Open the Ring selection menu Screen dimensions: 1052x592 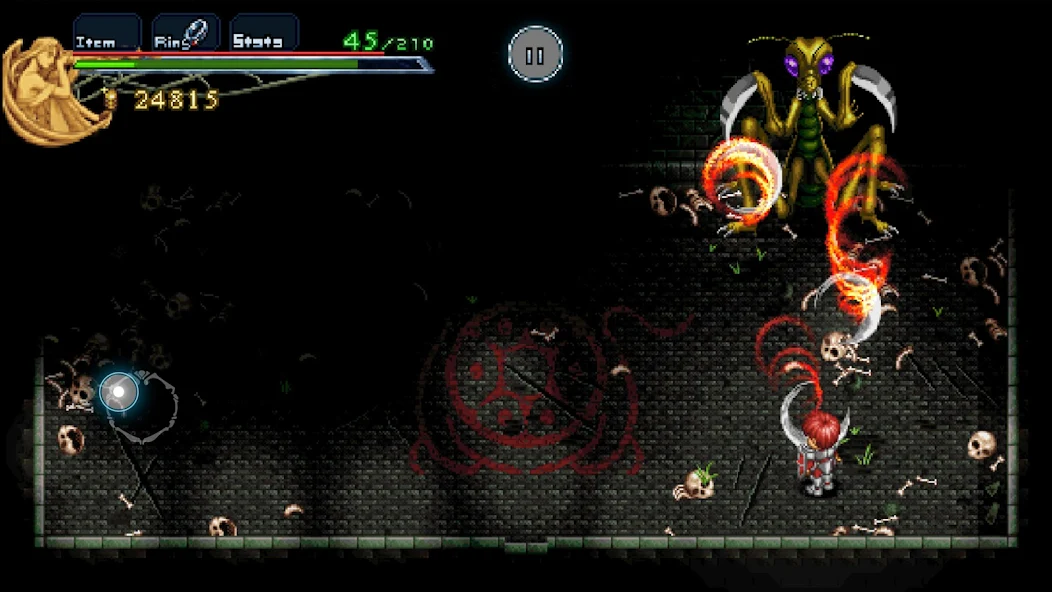click(x=185, y=33)
